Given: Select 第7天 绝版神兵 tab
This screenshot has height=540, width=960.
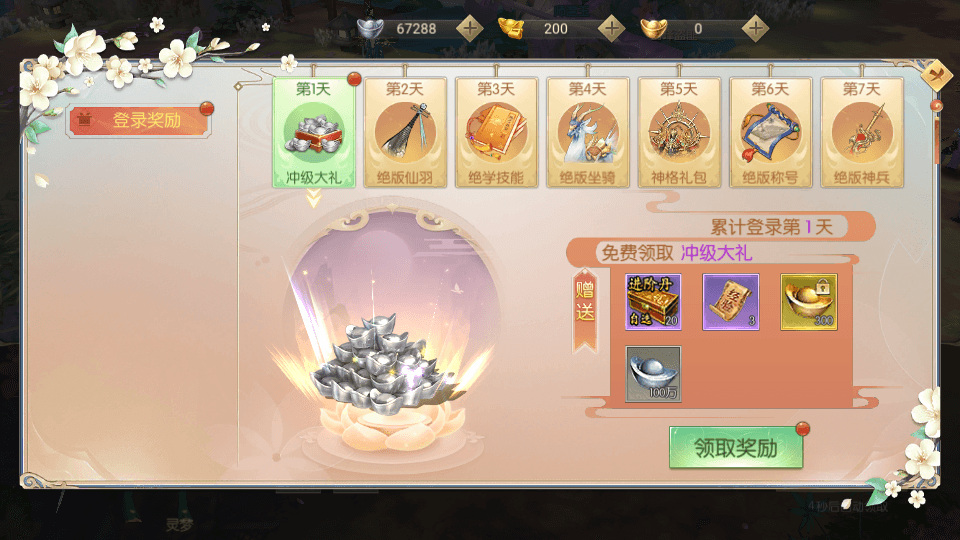Looking at the screenshot, I should click(861, 133).
